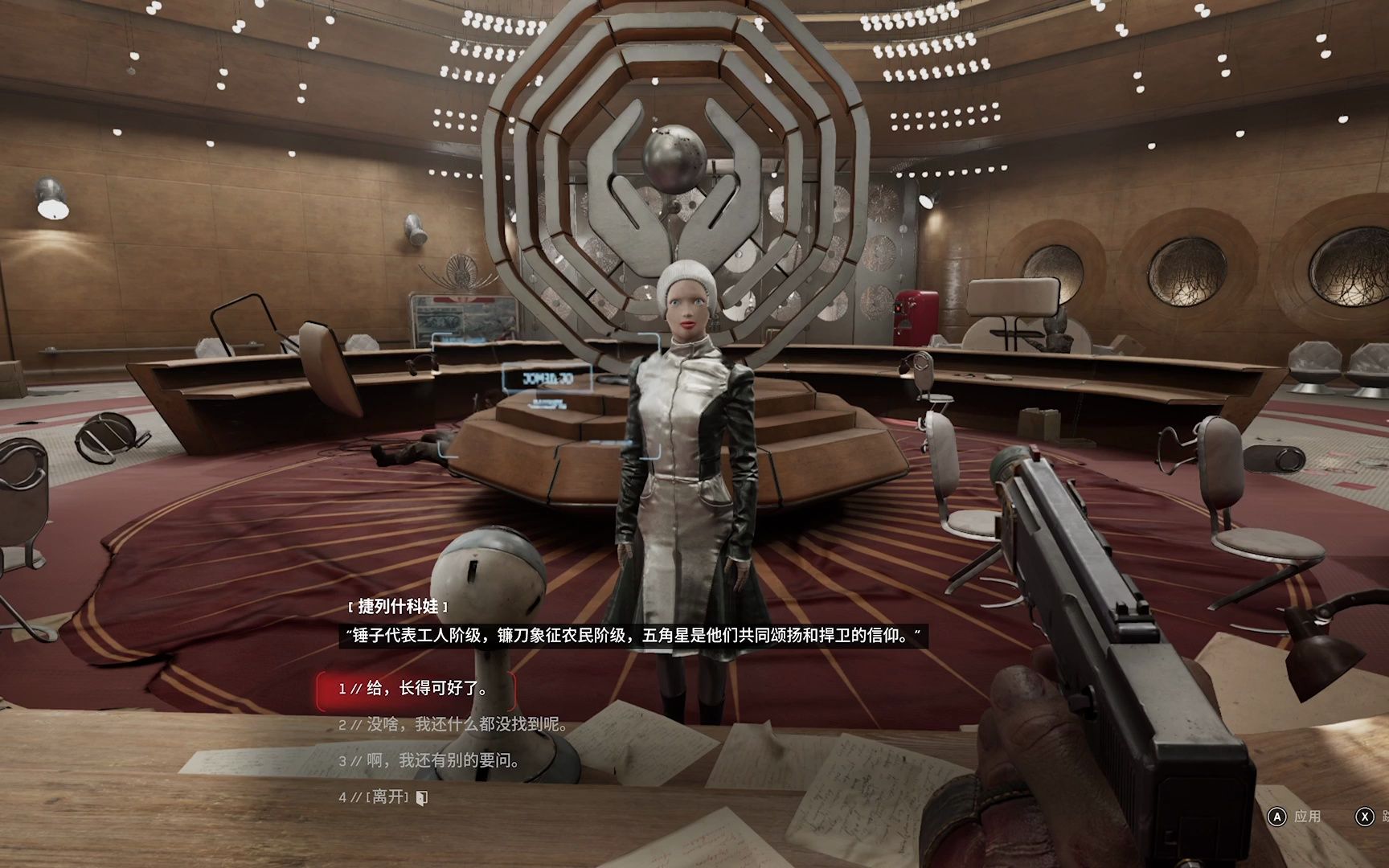Choose the "离开" leave option
Viewport: 1389px width, 868px height.
click(391, 797)
